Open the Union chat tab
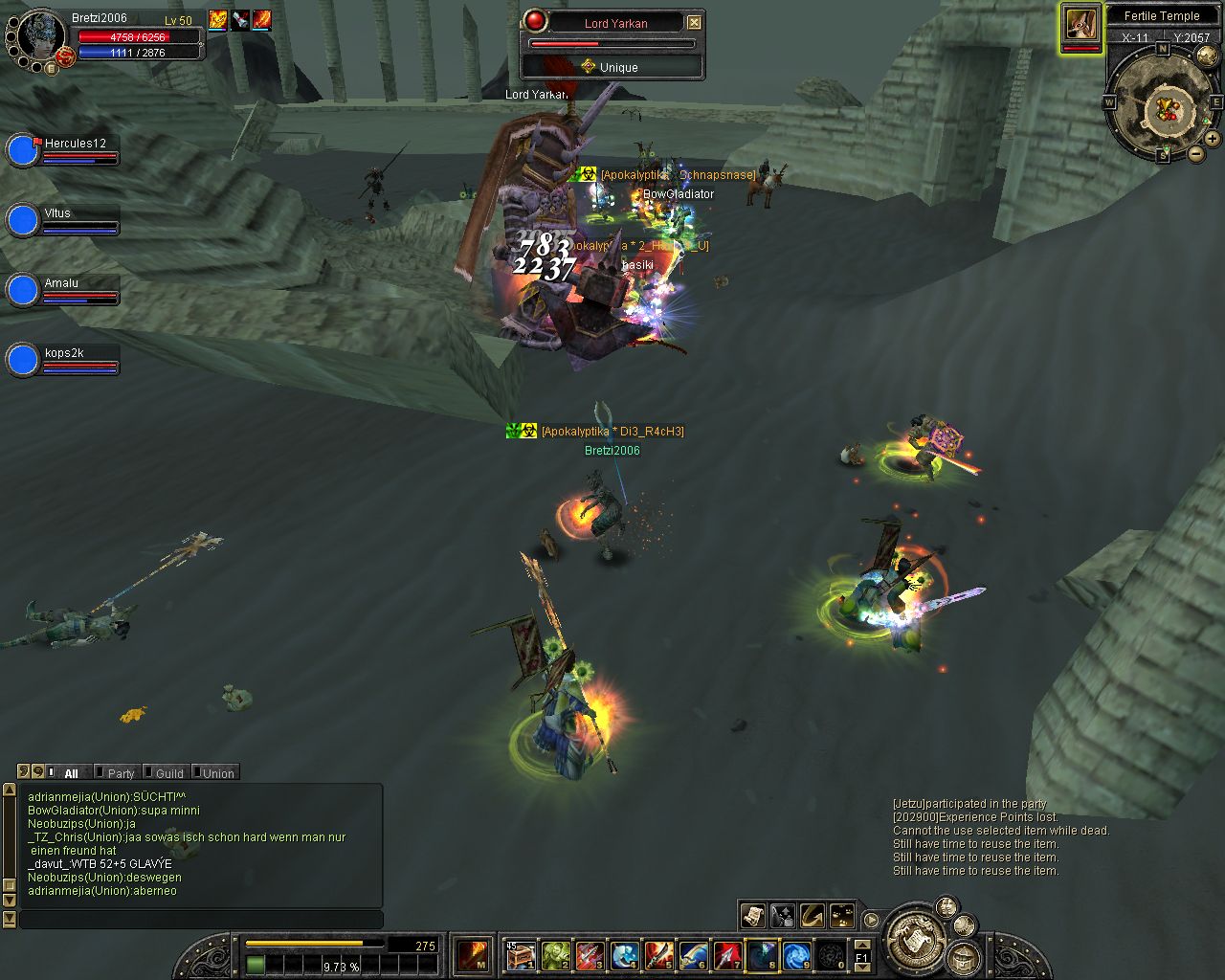Image resolution: width=1225 pixels, height=980 pixels. pyautogui.click(x=217, y=773)
